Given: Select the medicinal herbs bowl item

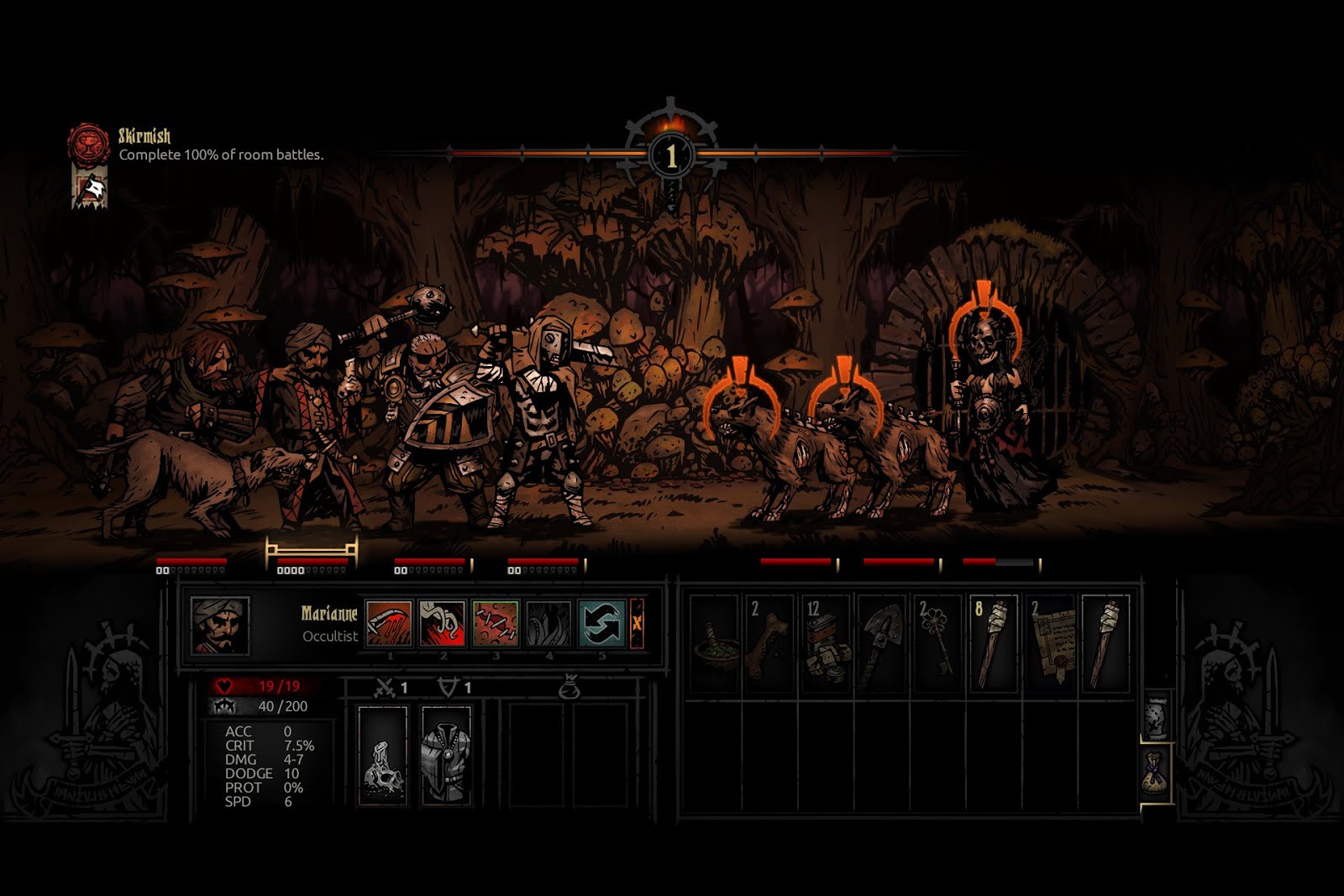Looking at the screenshot, I should (714, 644).
